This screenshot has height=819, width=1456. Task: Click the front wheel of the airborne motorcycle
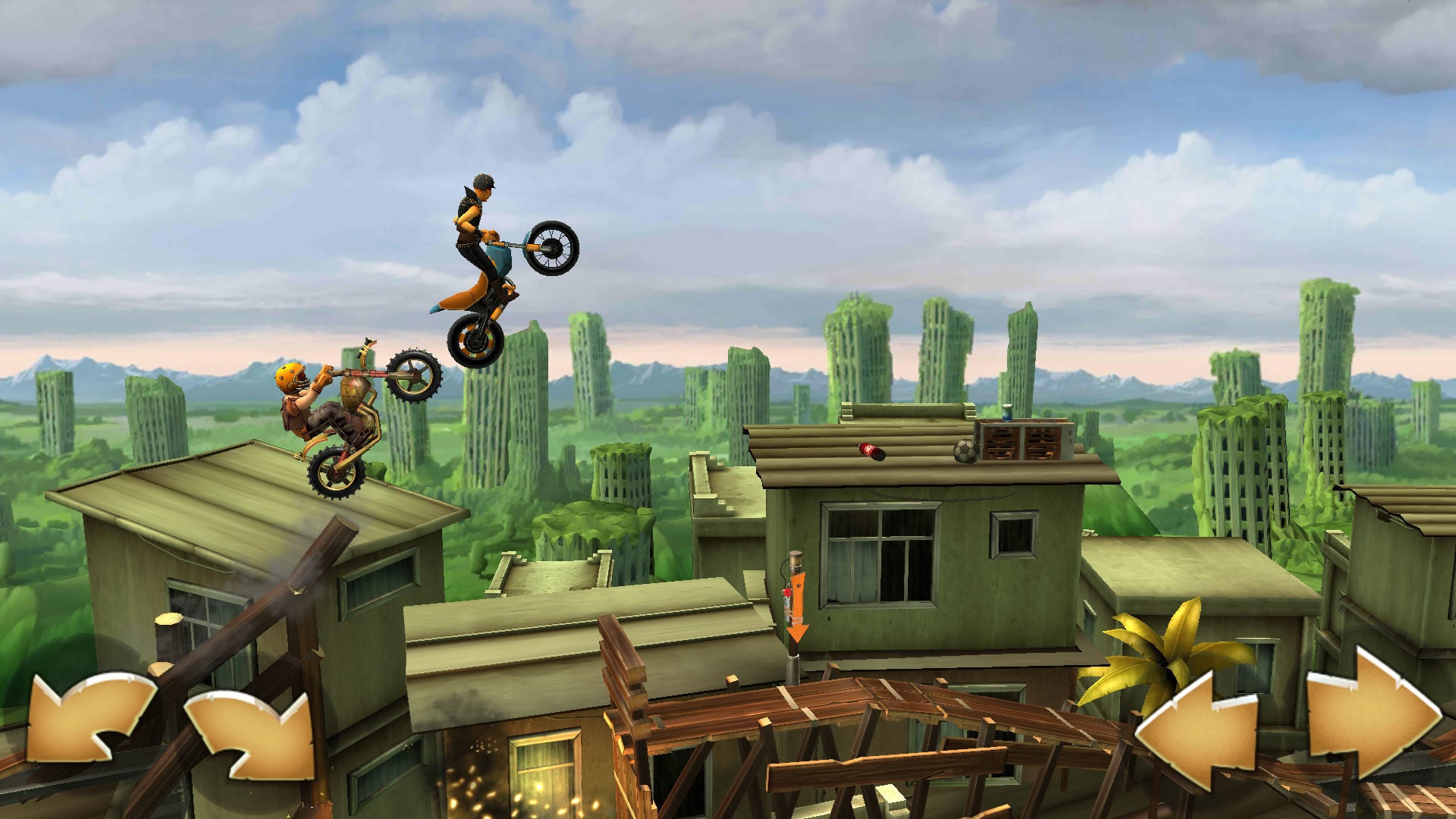(554, 248)
